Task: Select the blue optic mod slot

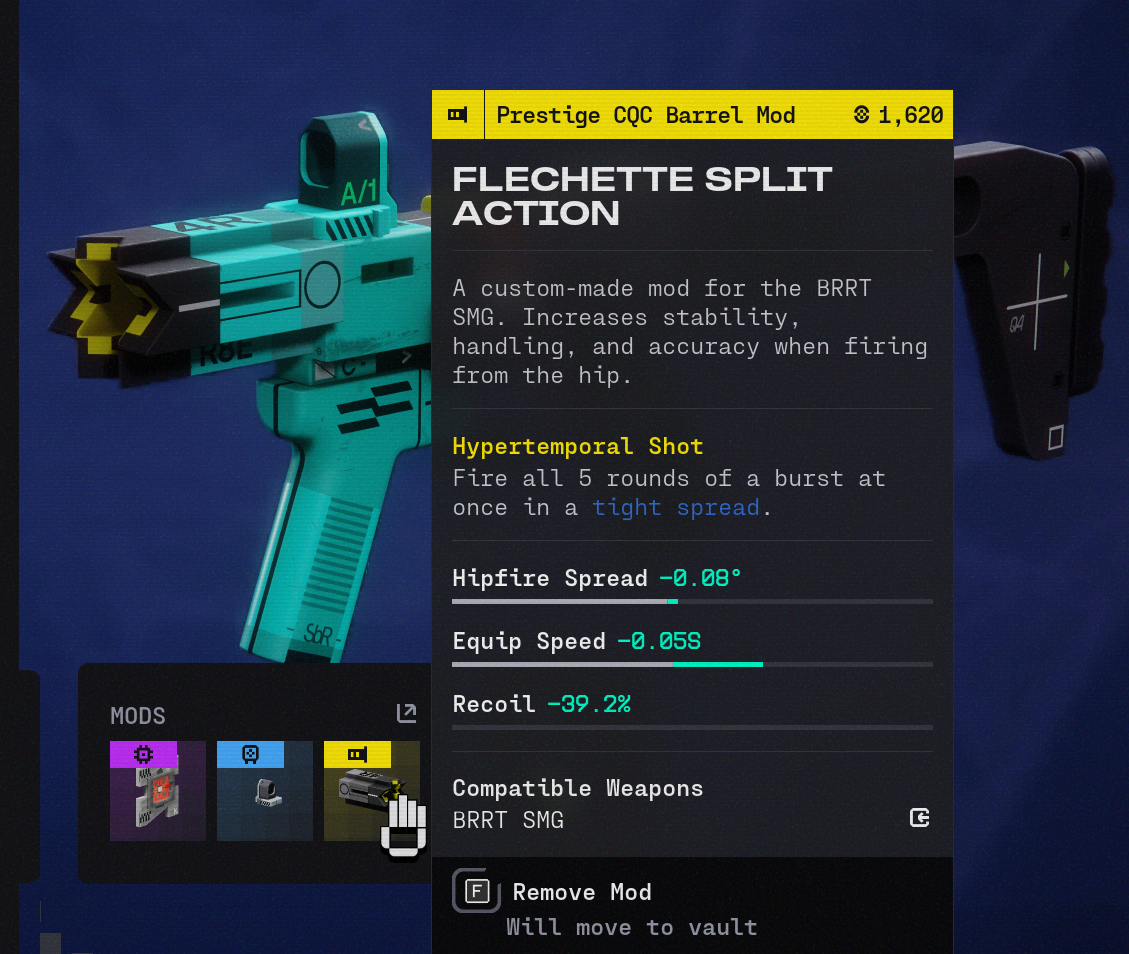Action: click(265, 791)
